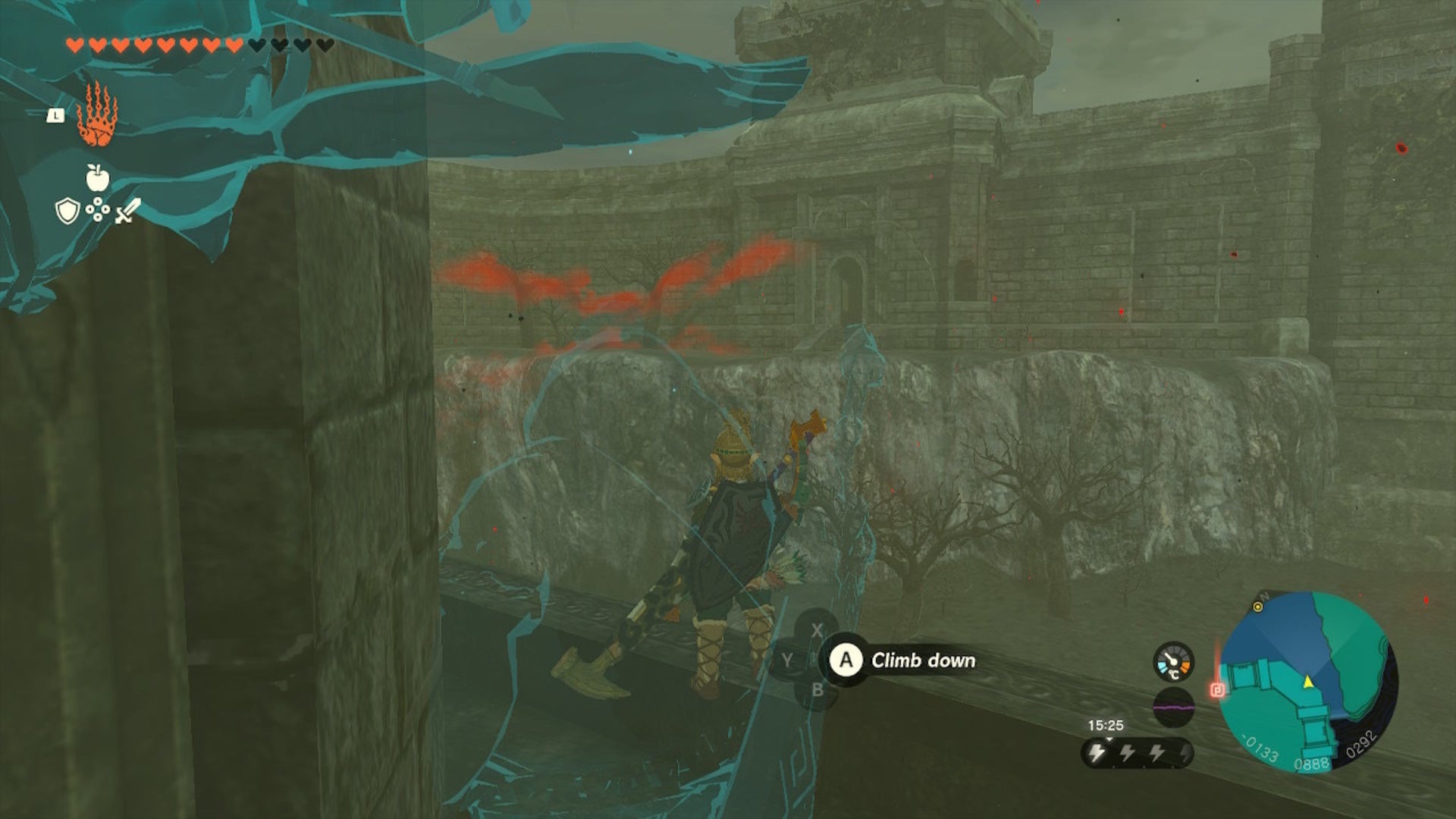Click the stamina-style battery charge bar
Viewport: 1456px width, 819px height.
click(x=1137, y=752)
